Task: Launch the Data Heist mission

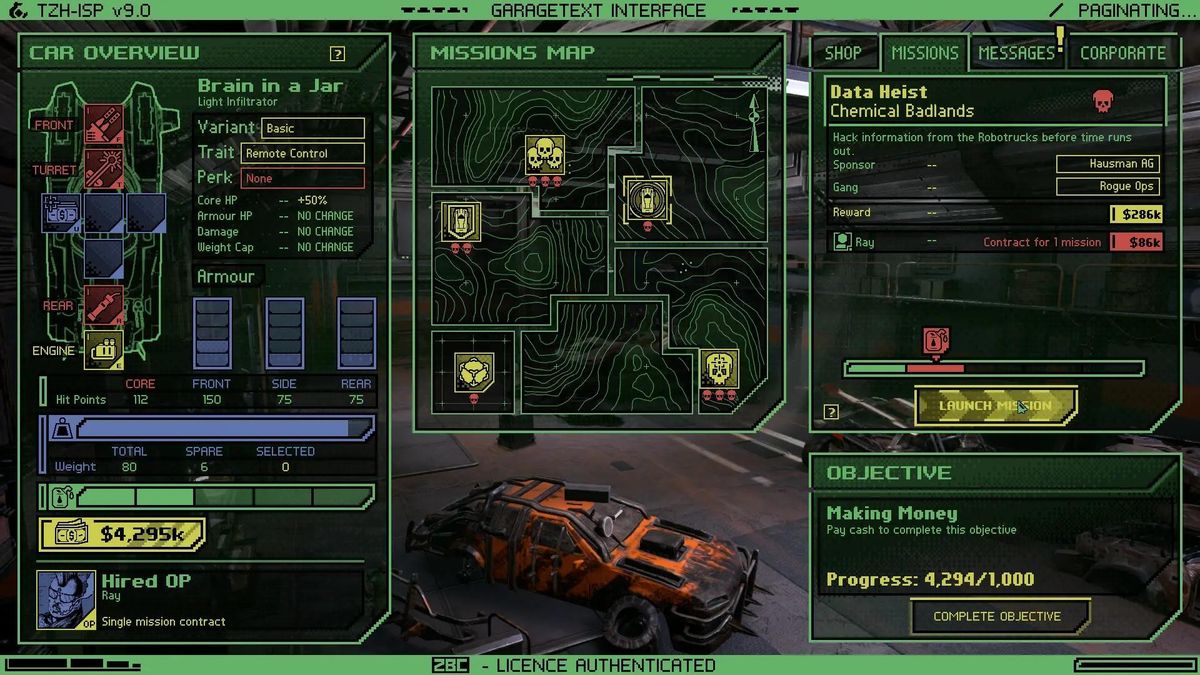Action: coord(996,406)
